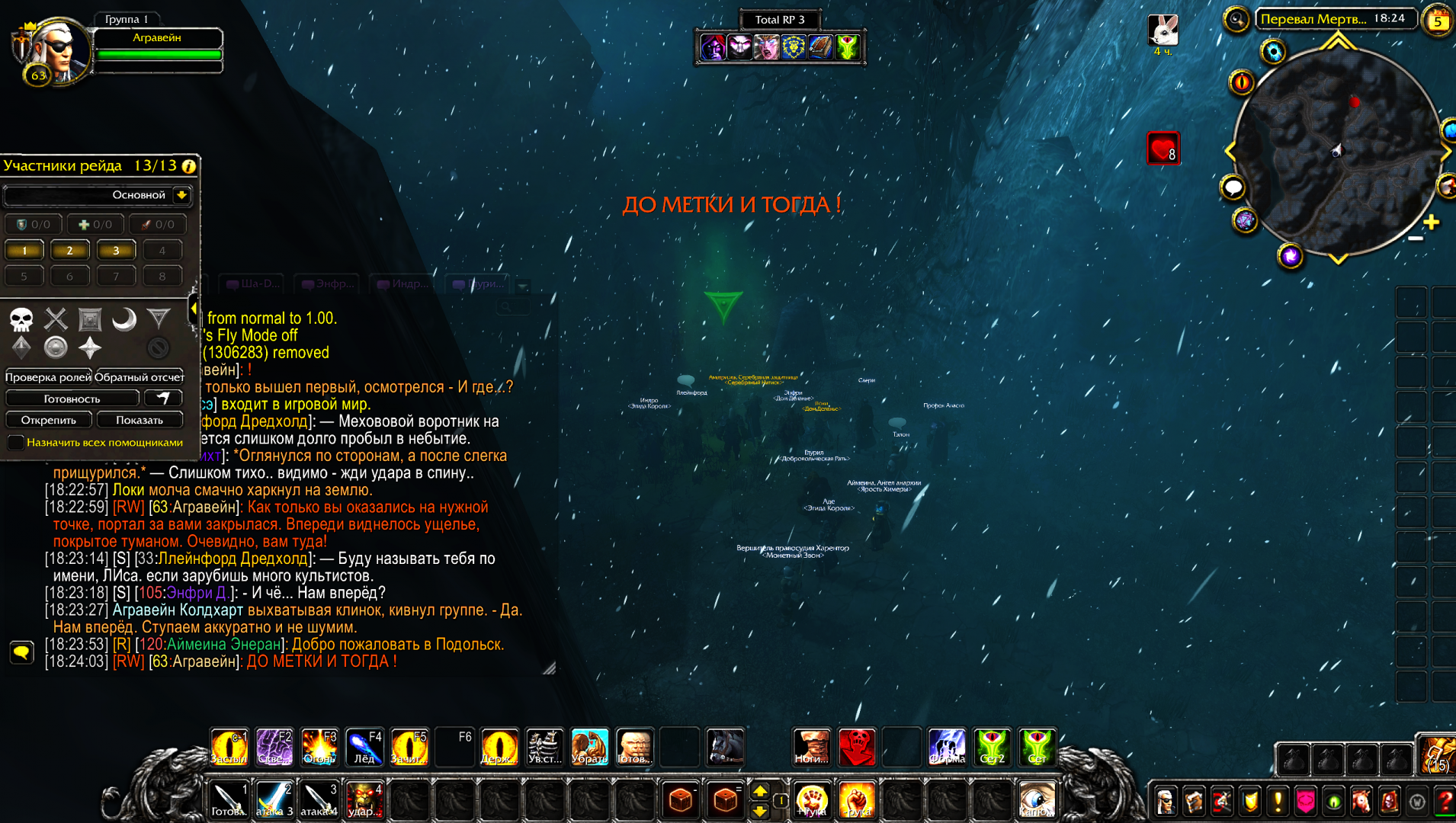
Task: Open the chat menu speech bubble
Action: click(x=21, y=652)
